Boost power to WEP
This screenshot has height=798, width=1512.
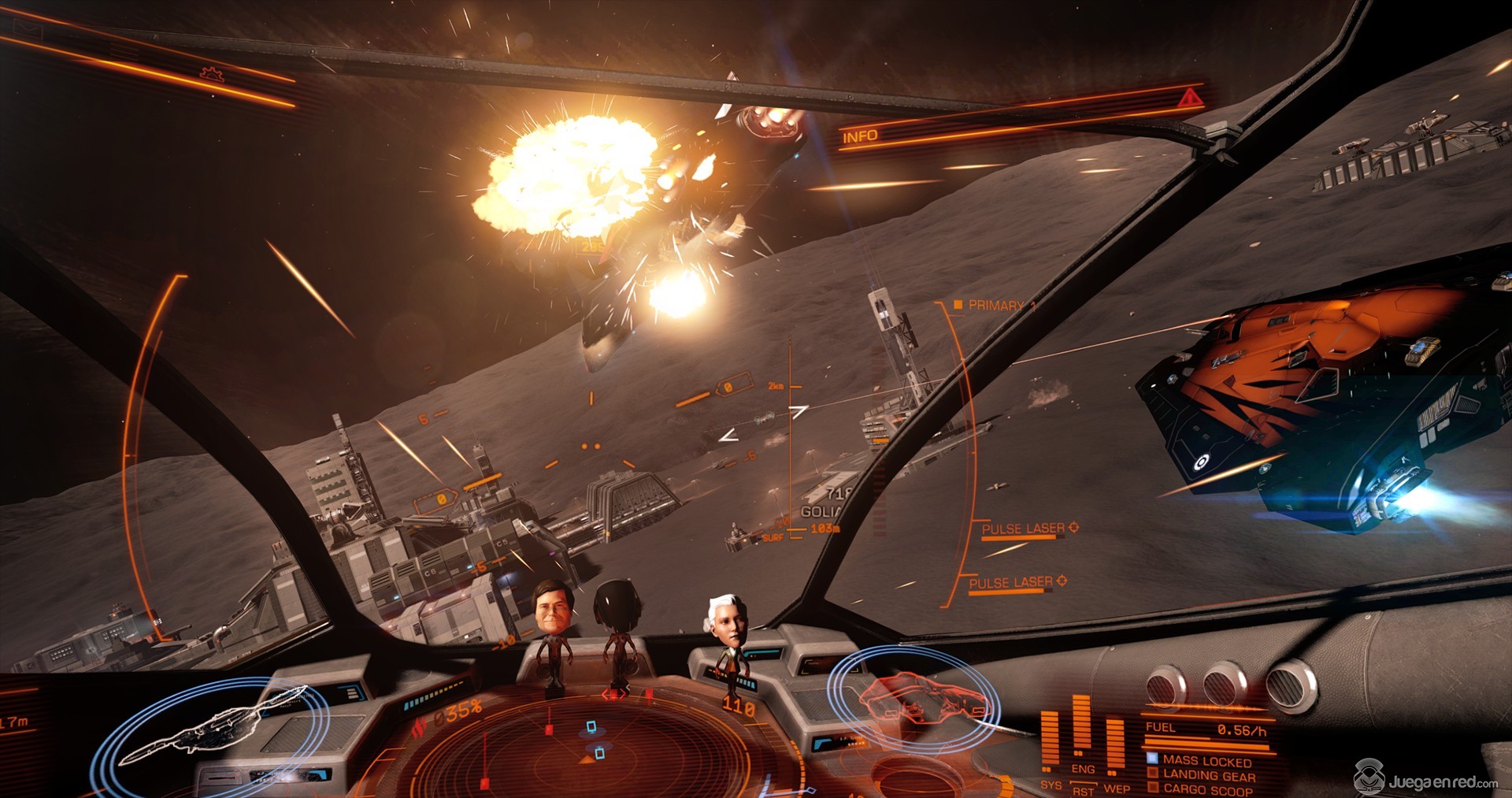click(1117, 788)
